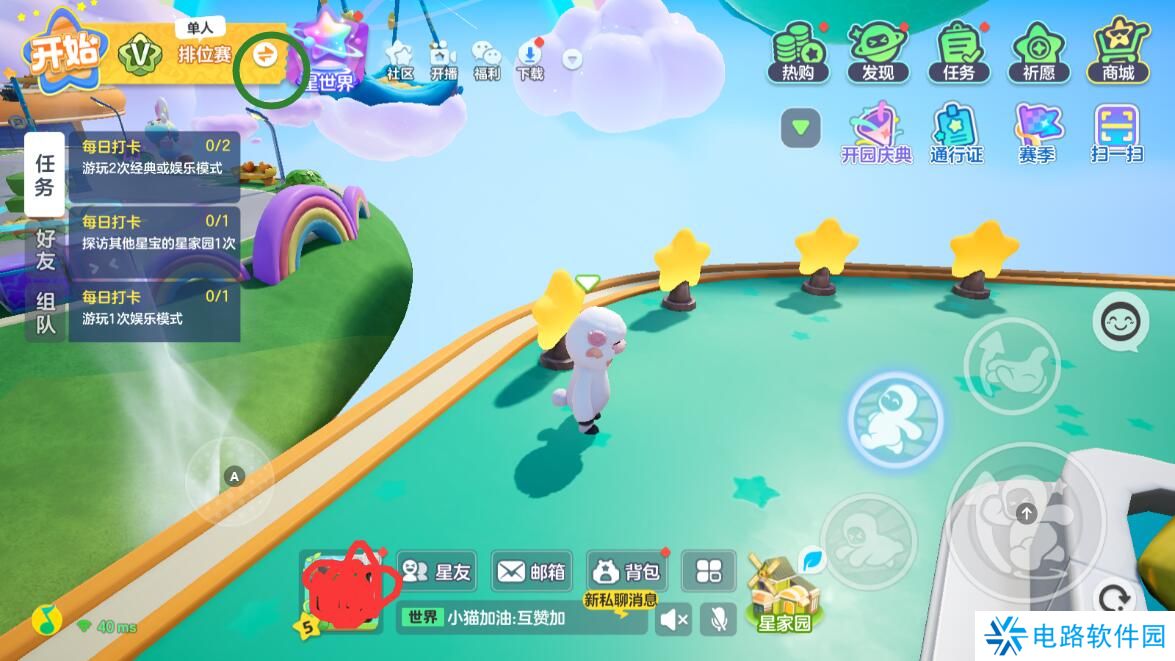Open the 赛季 season icon
The width and height of the screenshot is (1175, 661).
point(1037,134)
